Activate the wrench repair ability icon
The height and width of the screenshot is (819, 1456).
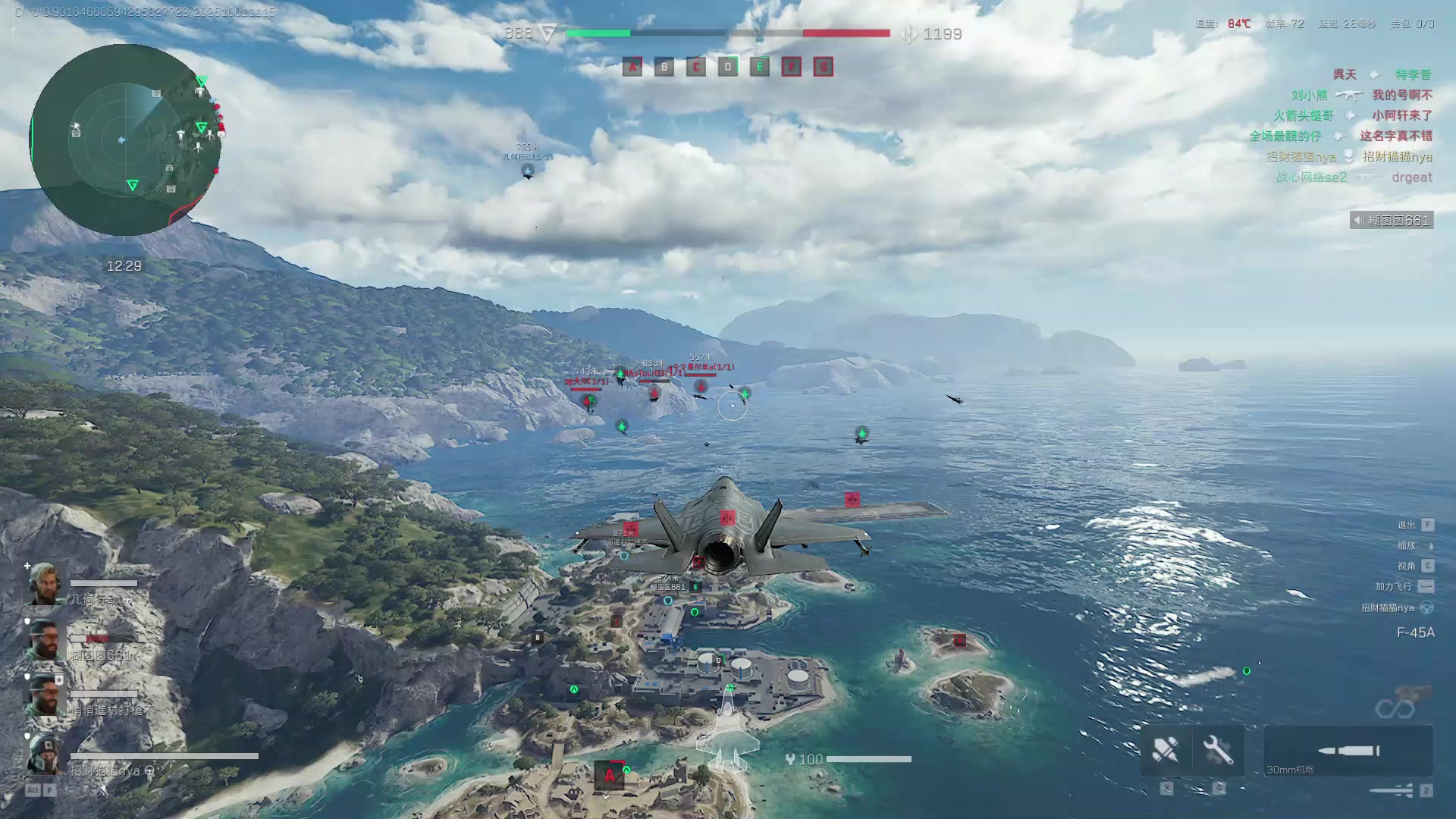click(1218, 751)
